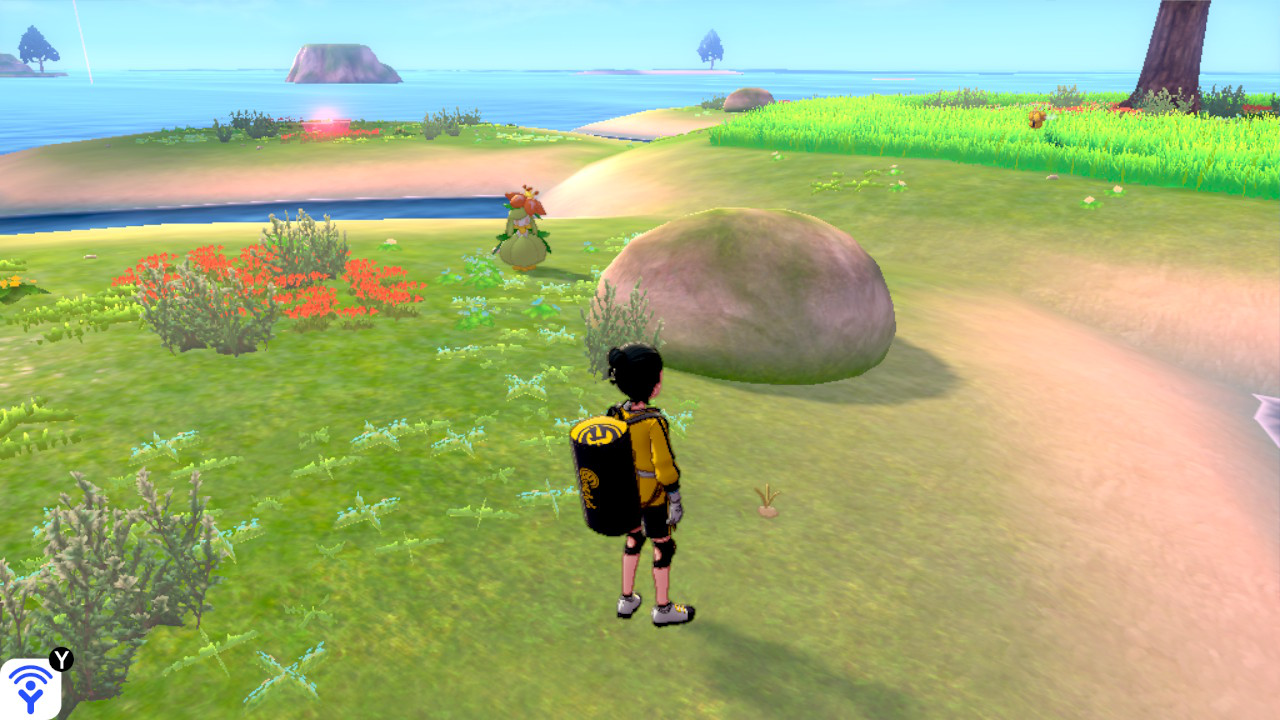Open the Y-Comm wireless icon
1280x720 pixels.
coord(30,688)
